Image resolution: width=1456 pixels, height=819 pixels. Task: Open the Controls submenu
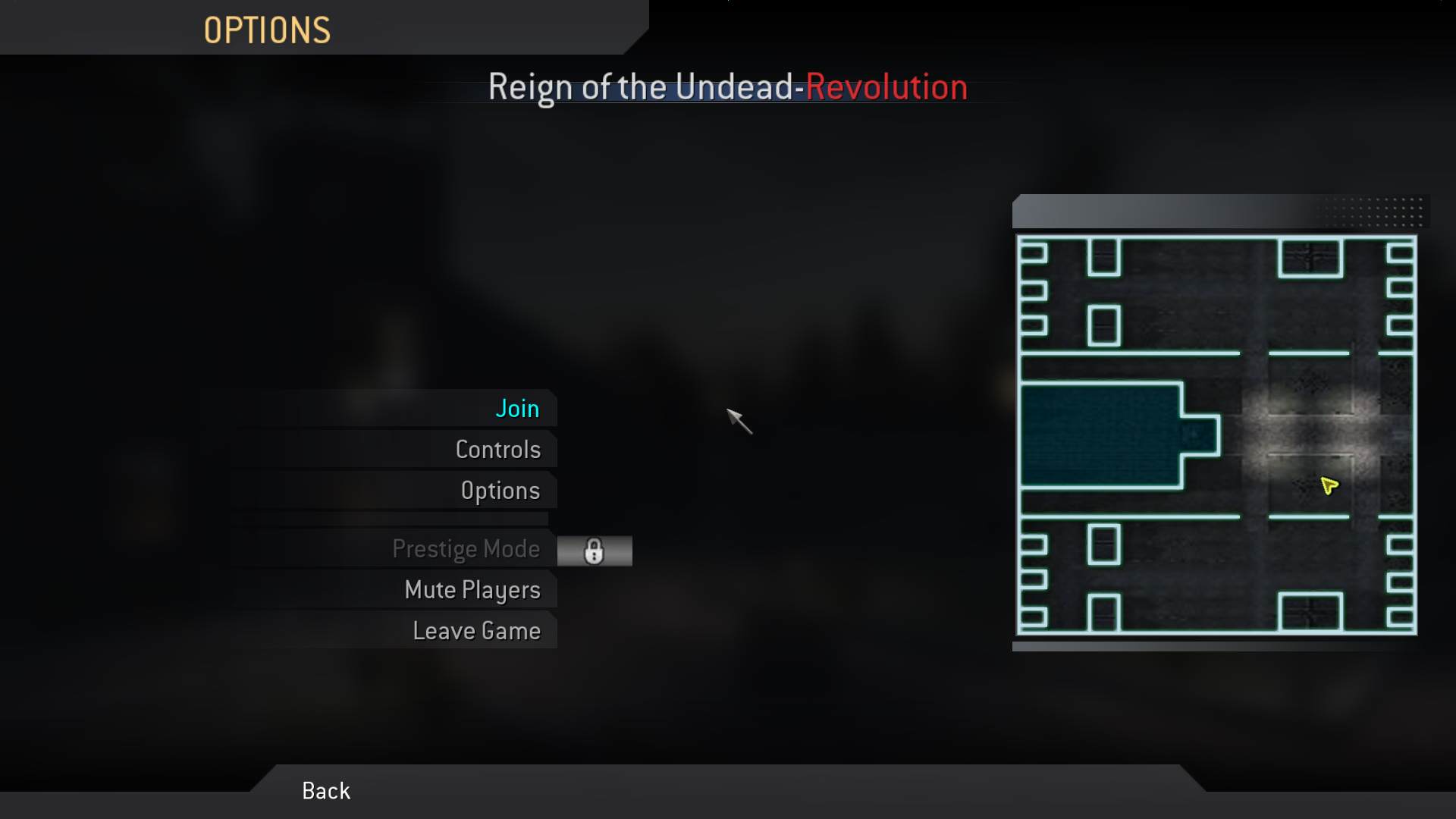[x=498, y=449]
